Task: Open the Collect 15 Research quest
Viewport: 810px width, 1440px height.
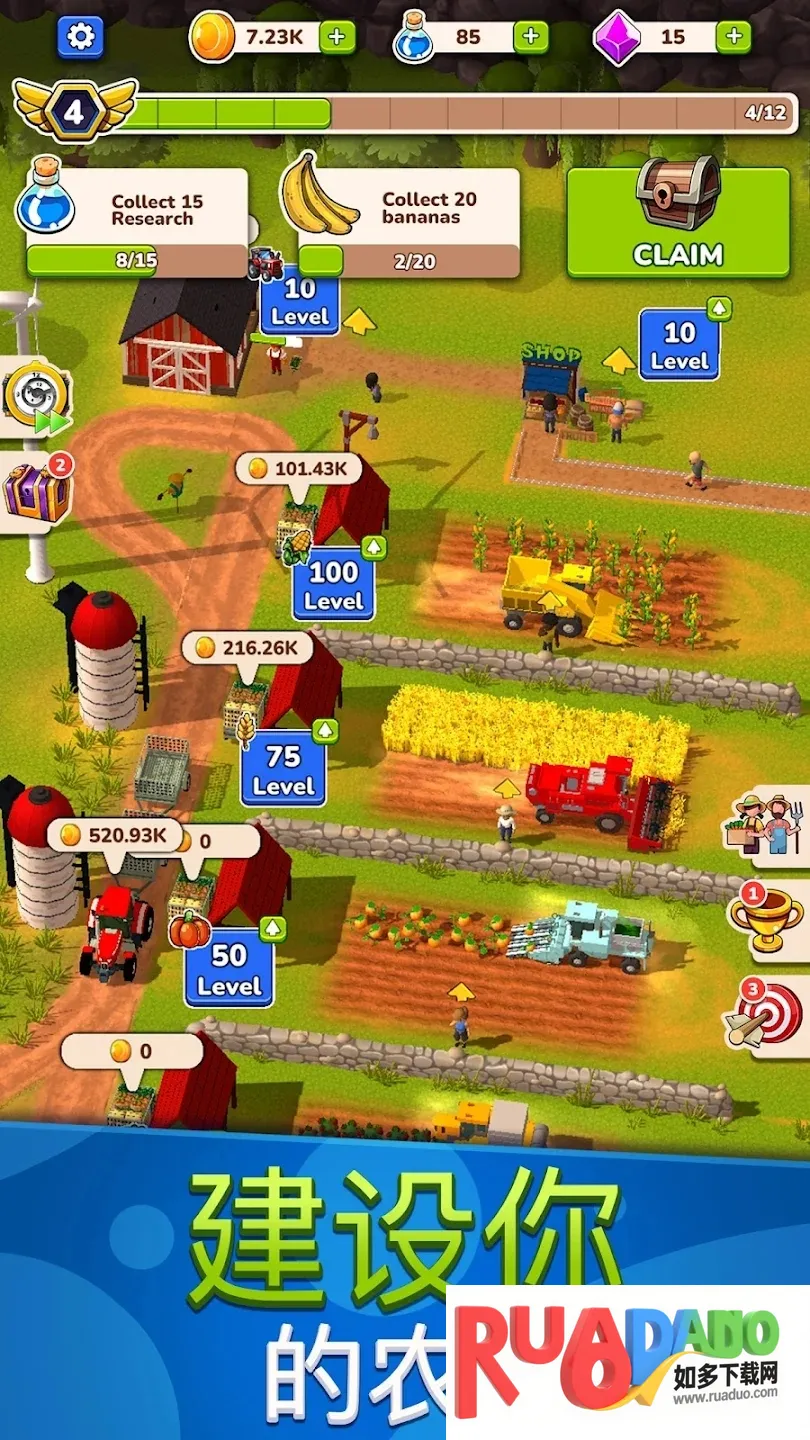Action: tap(137, 222)
